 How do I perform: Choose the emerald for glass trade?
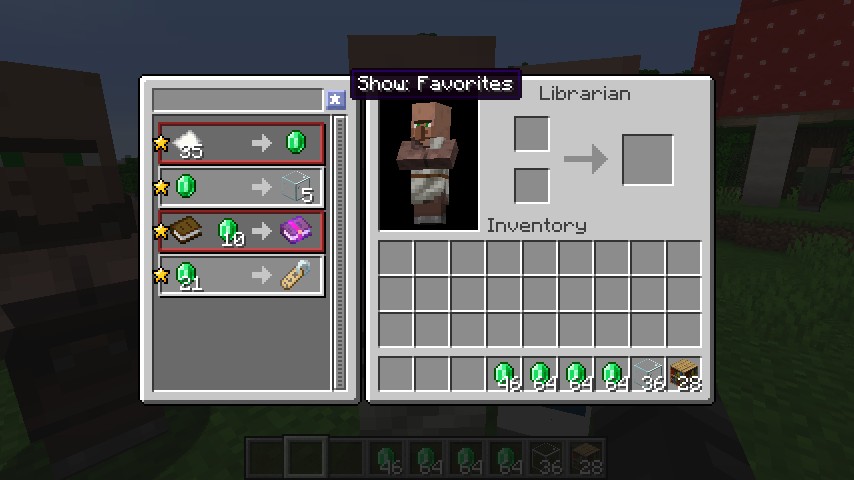pos(242,187)
